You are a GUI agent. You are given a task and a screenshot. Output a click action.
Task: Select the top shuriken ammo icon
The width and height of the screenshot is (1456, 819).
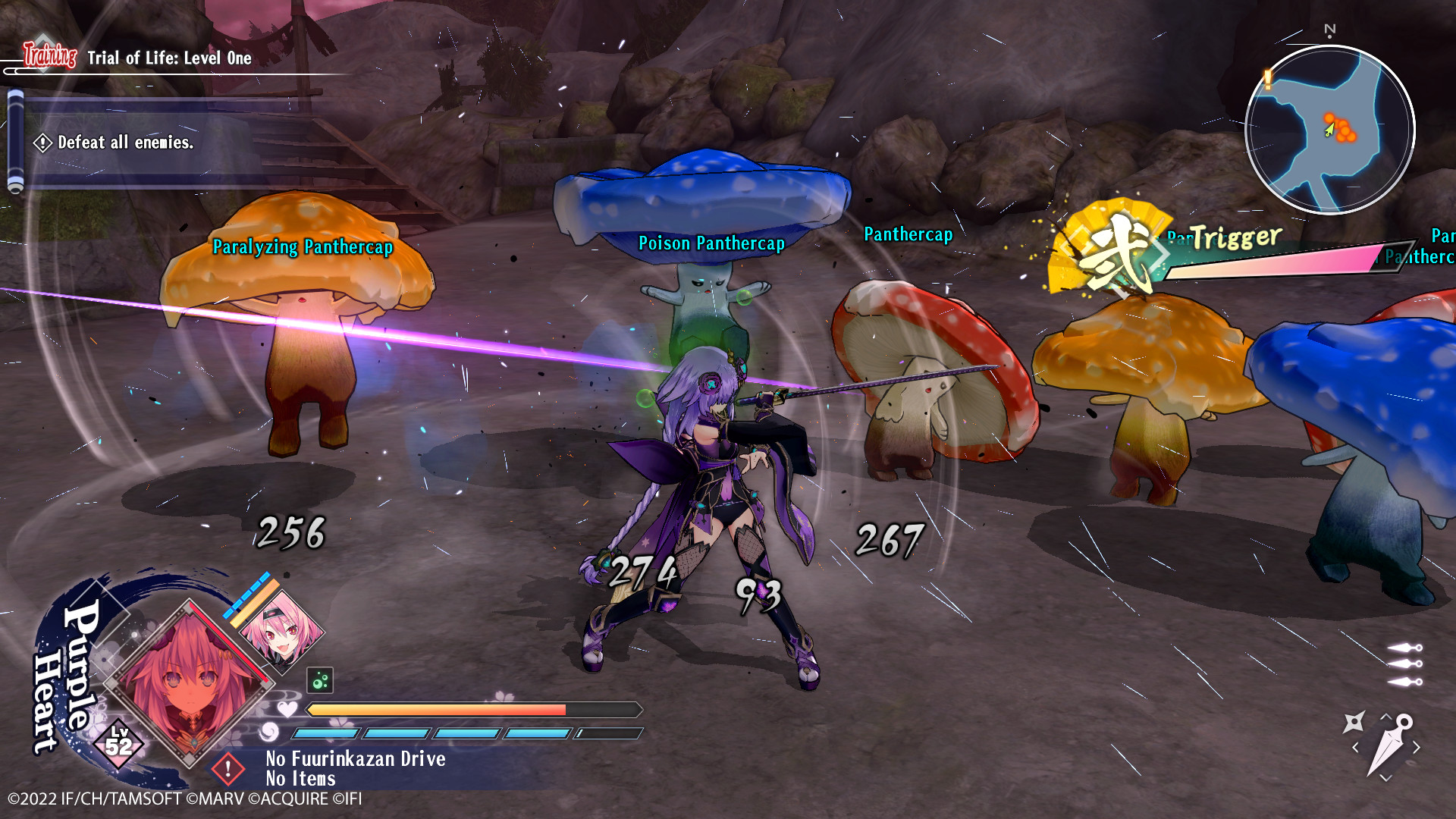tap(1404, 647)
